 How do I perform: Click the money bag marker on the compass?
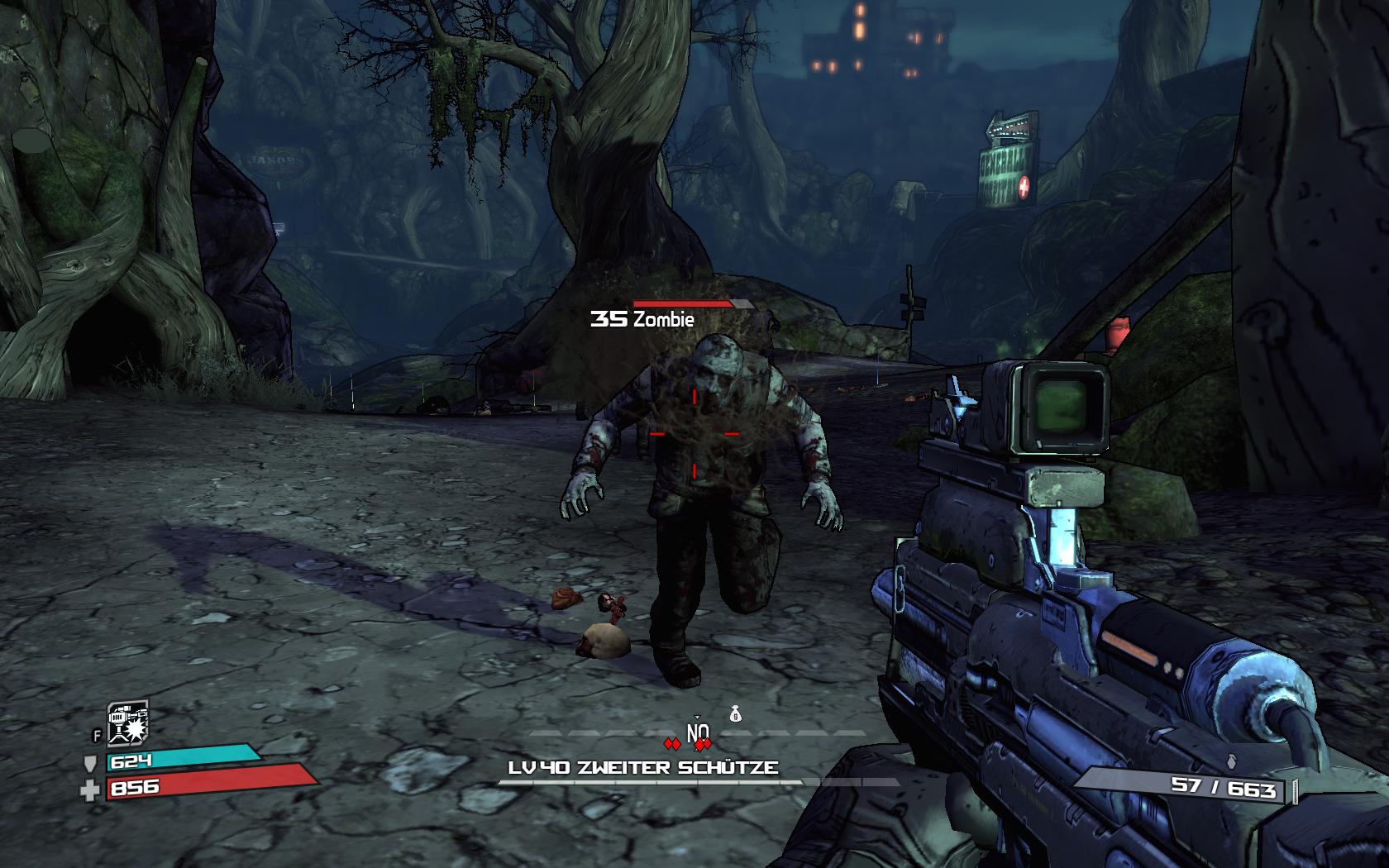[x=734, y=713]
